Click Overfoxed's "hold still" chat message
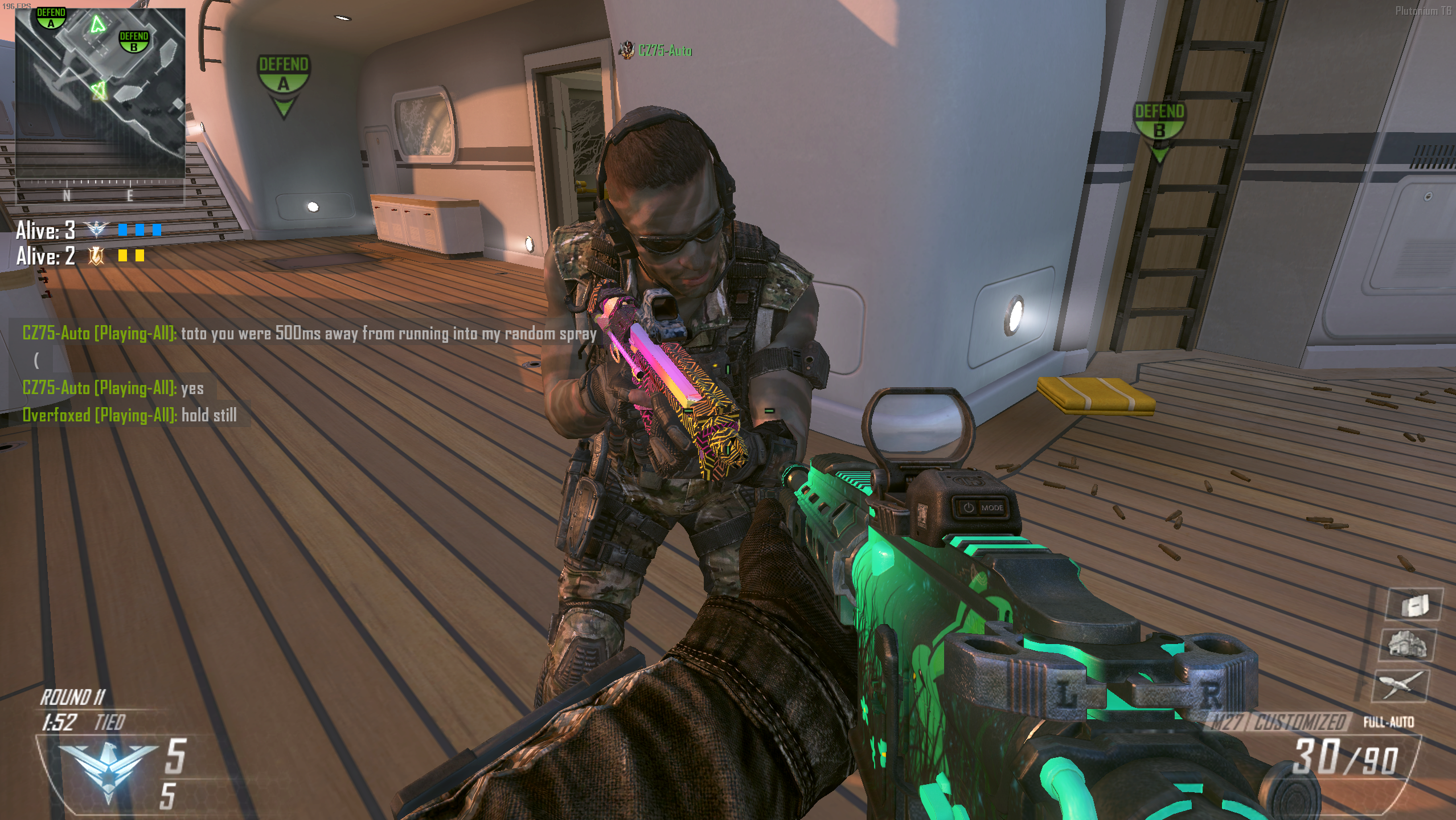The width and height of the screenshot is (1456, 820). coord(130,415)
